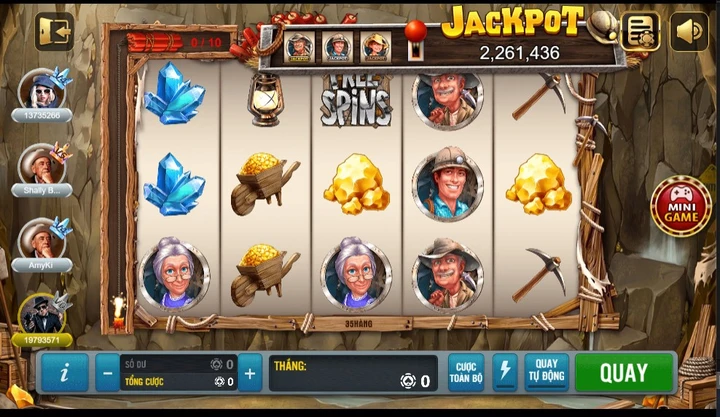
Task: Open the Mini Game
Action: click(x=681, y=206)
